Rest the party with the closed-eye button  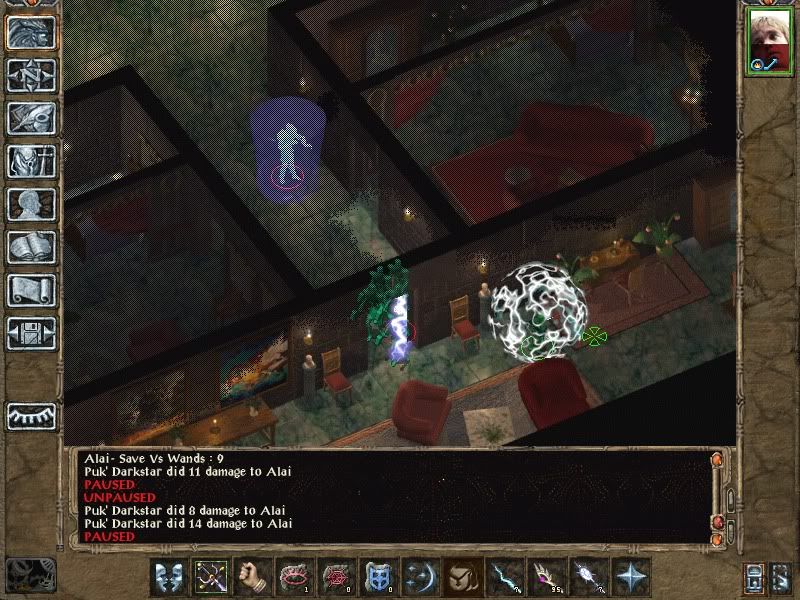[x=31, y=415]
